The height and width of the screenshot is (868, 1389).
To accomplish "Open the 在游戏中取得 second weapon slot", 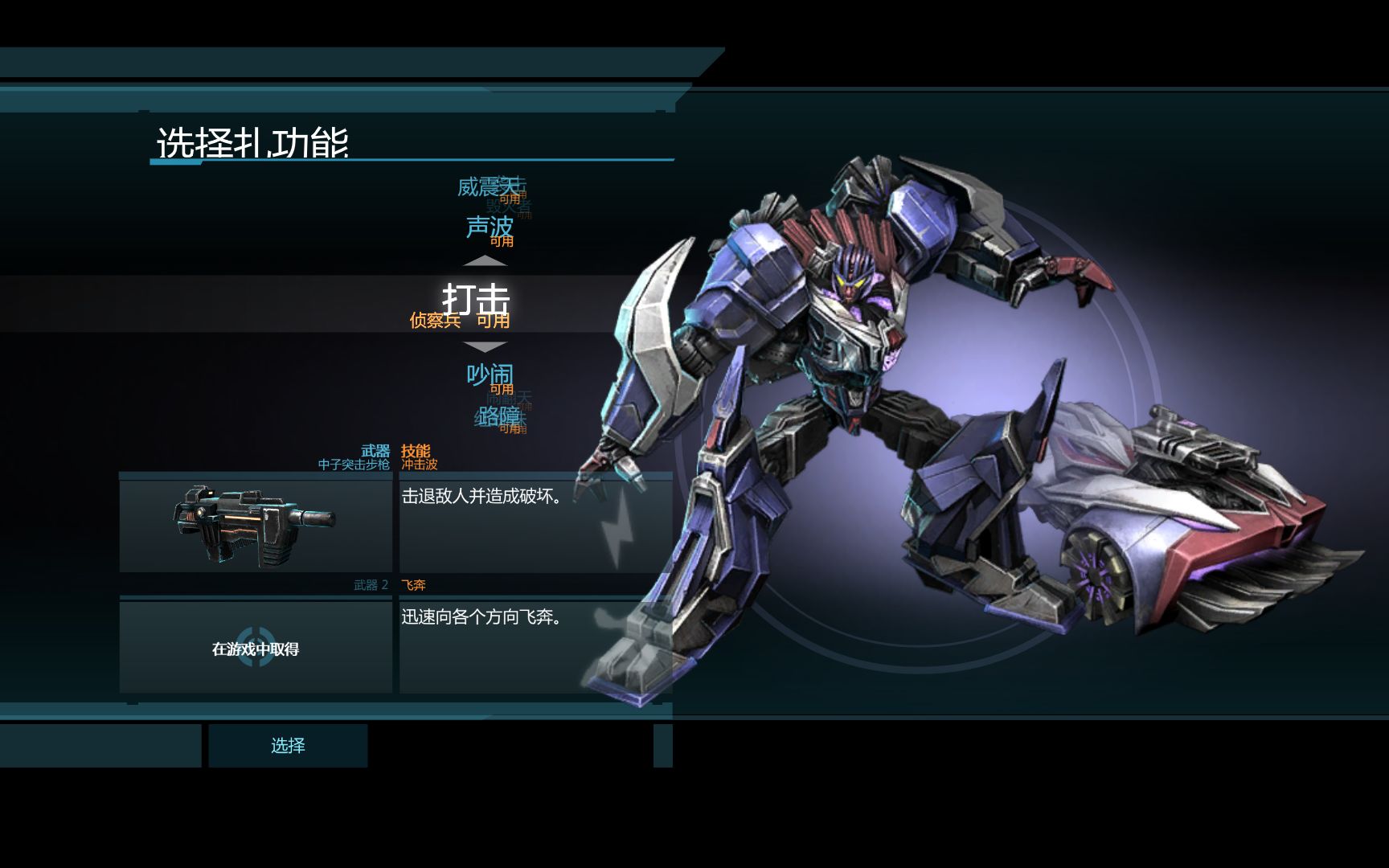I will (256, 648).
